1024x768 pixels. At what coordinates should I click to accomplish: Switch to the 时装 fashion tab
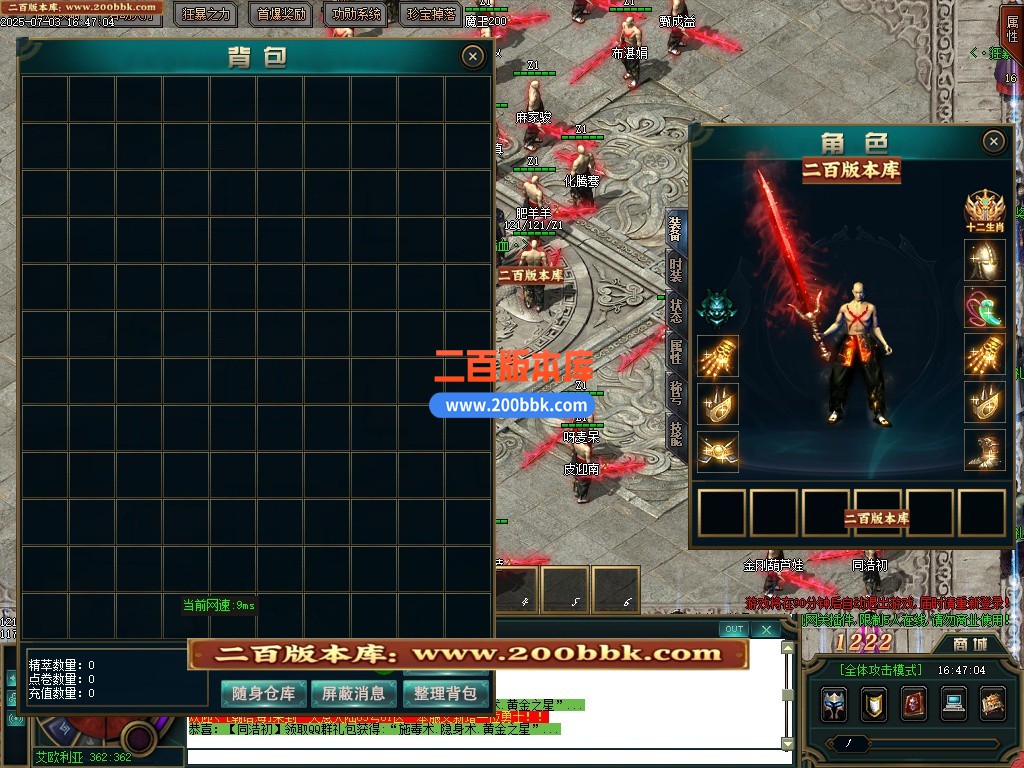coord(676,270)
